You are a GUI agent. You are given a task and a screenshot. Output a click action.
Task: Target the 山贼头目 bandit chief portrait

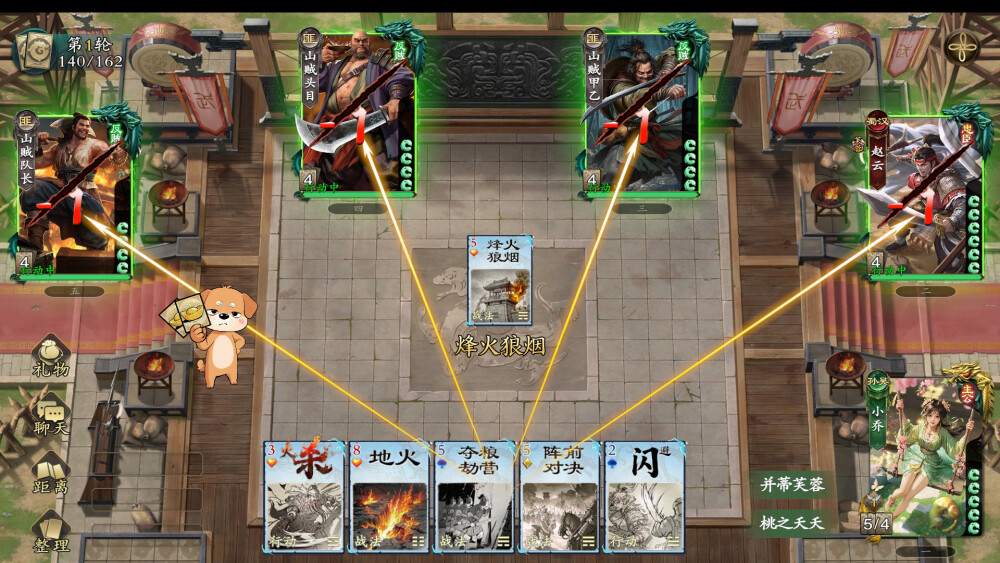click(358, 112)
